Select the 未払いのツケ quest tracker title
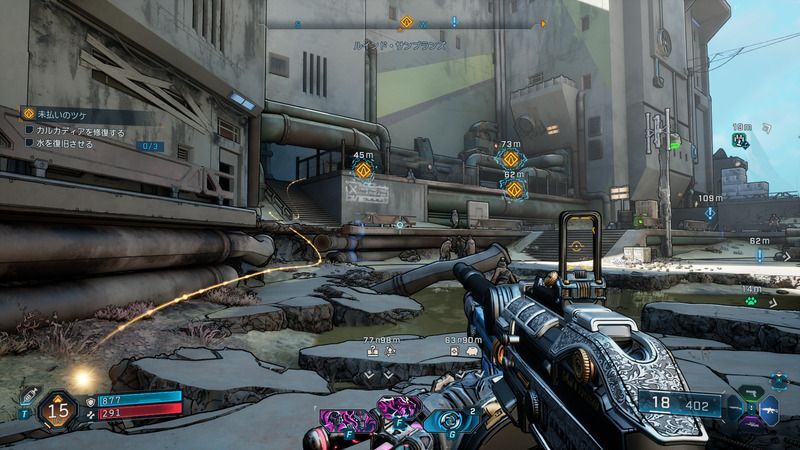 tap(62, 115)
